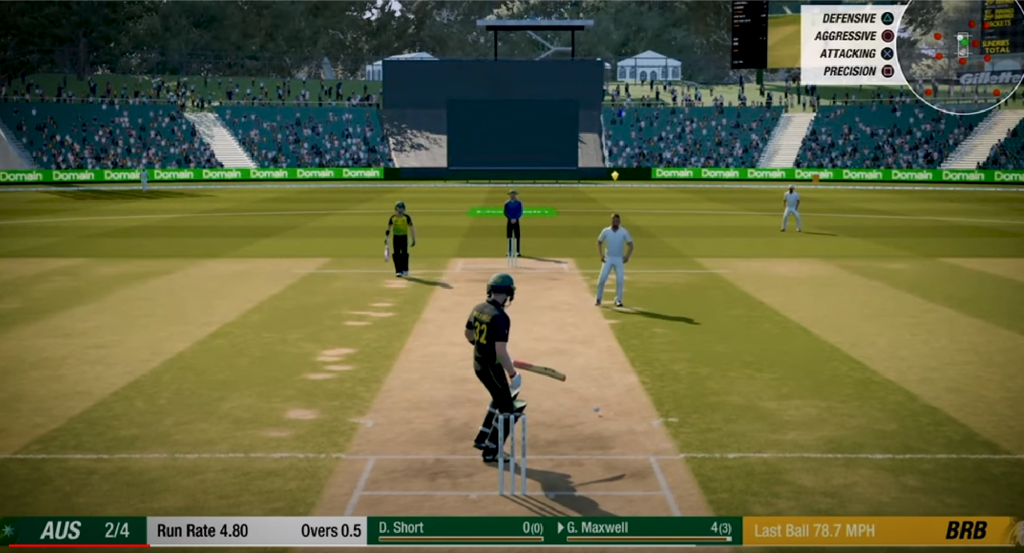Click the AUS team label on the scoreboard
Screen dimensions: 1024x553
(61, 531)
